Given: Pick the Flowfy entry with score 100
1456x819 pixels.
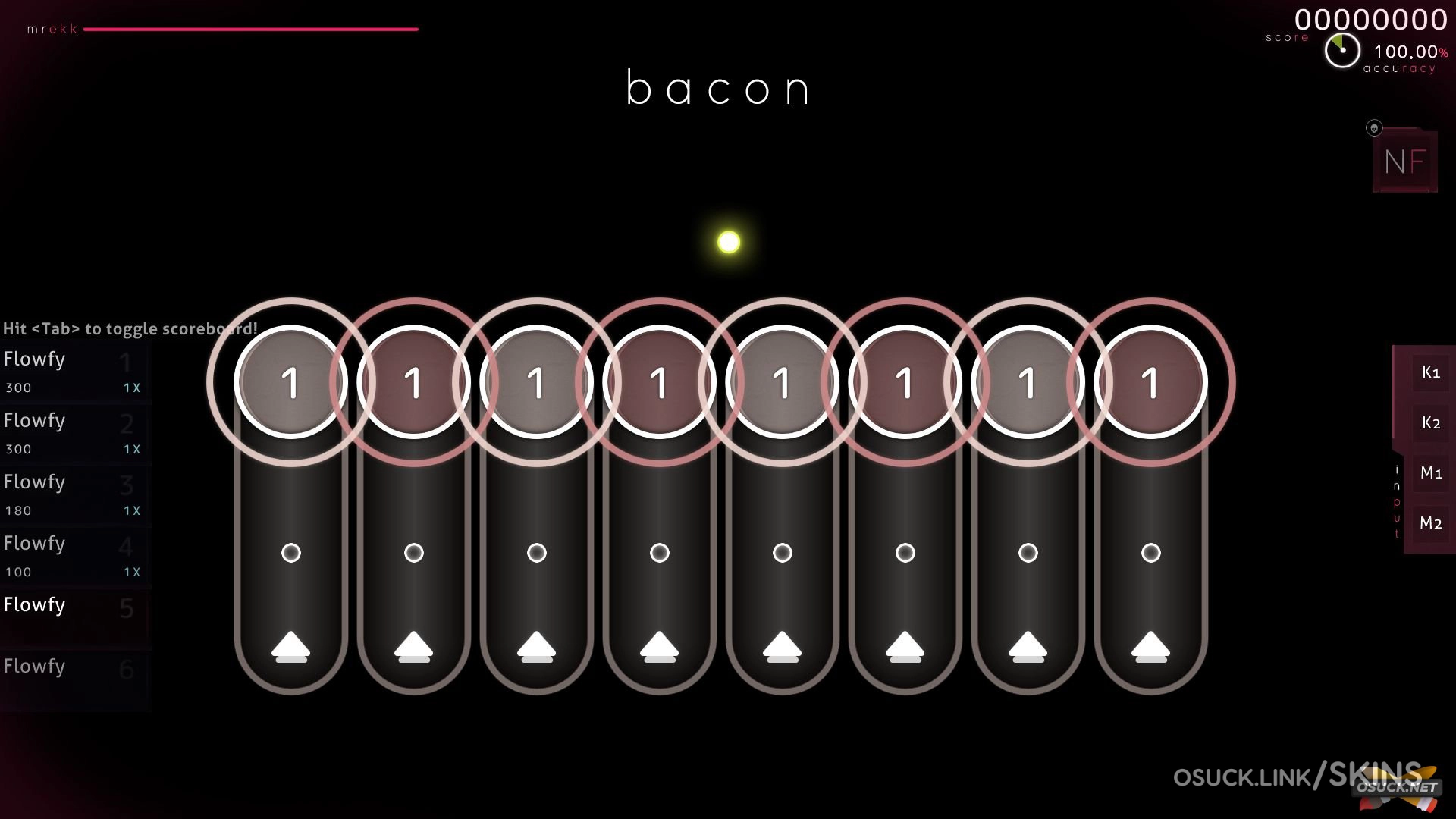Looking at the screenshot, I should point(74,556).
